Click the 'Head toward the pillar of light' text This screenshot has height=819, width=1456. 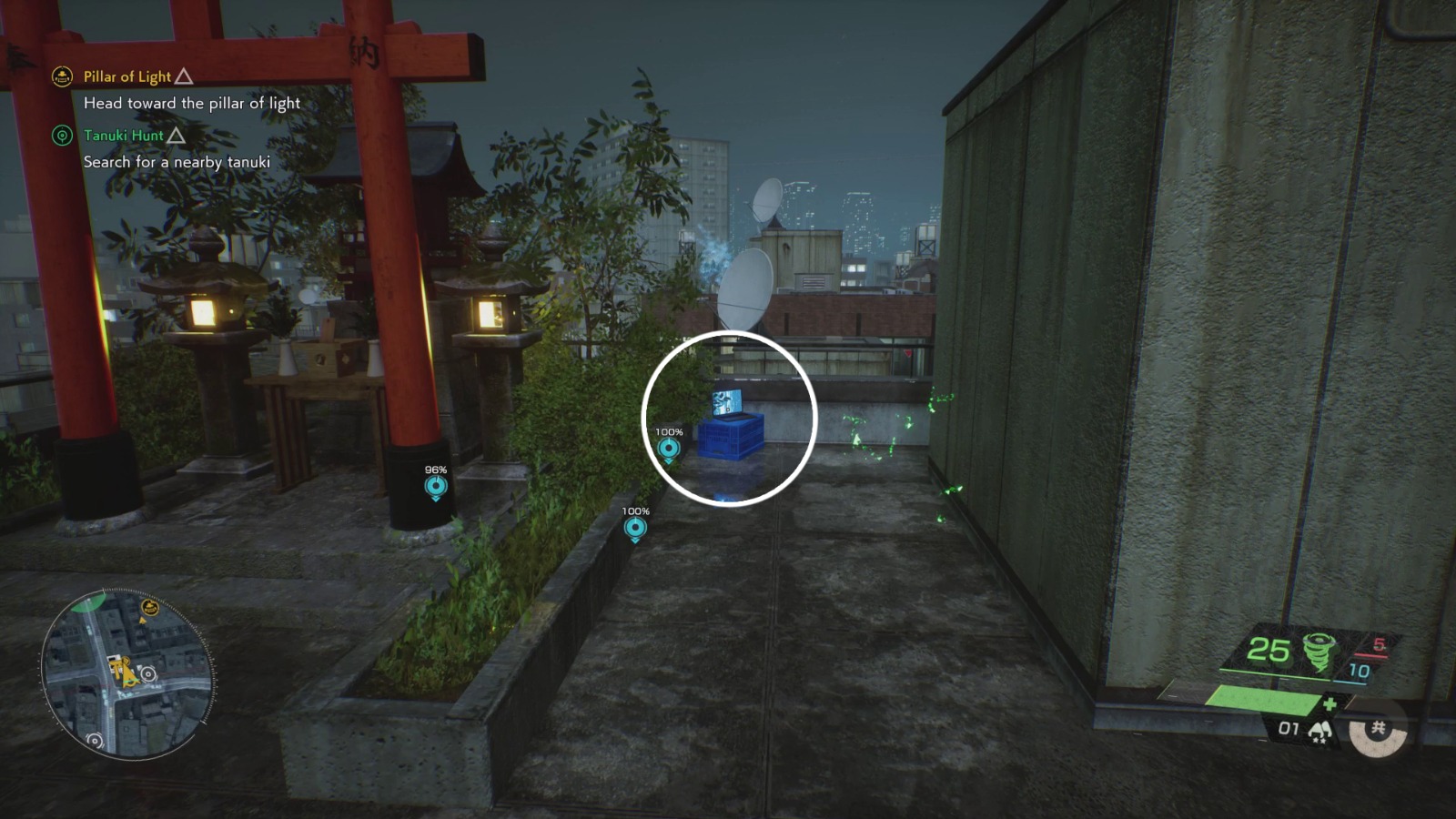[x=191, y=103]
